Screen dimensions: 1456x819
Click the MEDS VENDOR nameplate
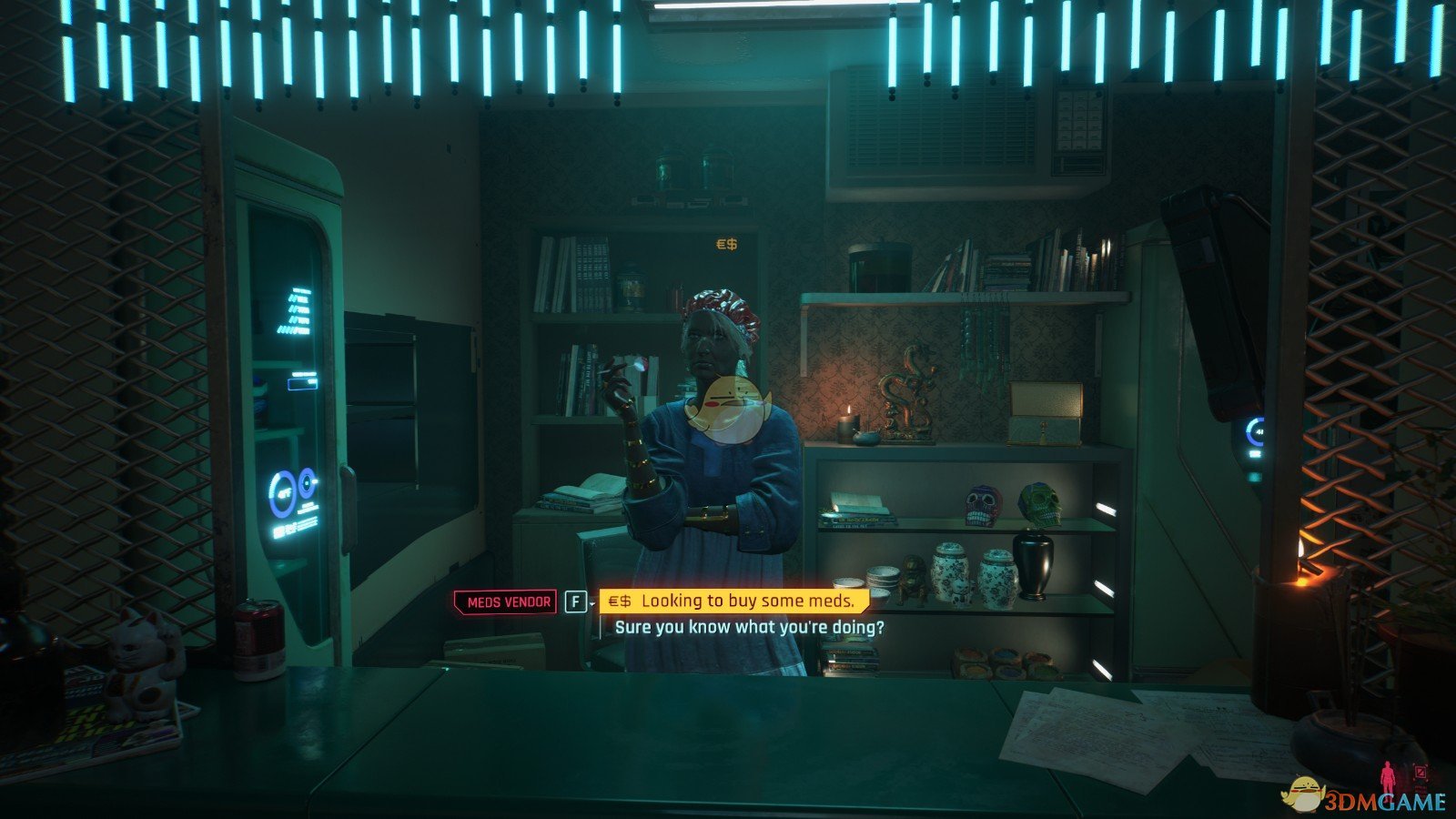pyautogui.click(x=506, y=600)
